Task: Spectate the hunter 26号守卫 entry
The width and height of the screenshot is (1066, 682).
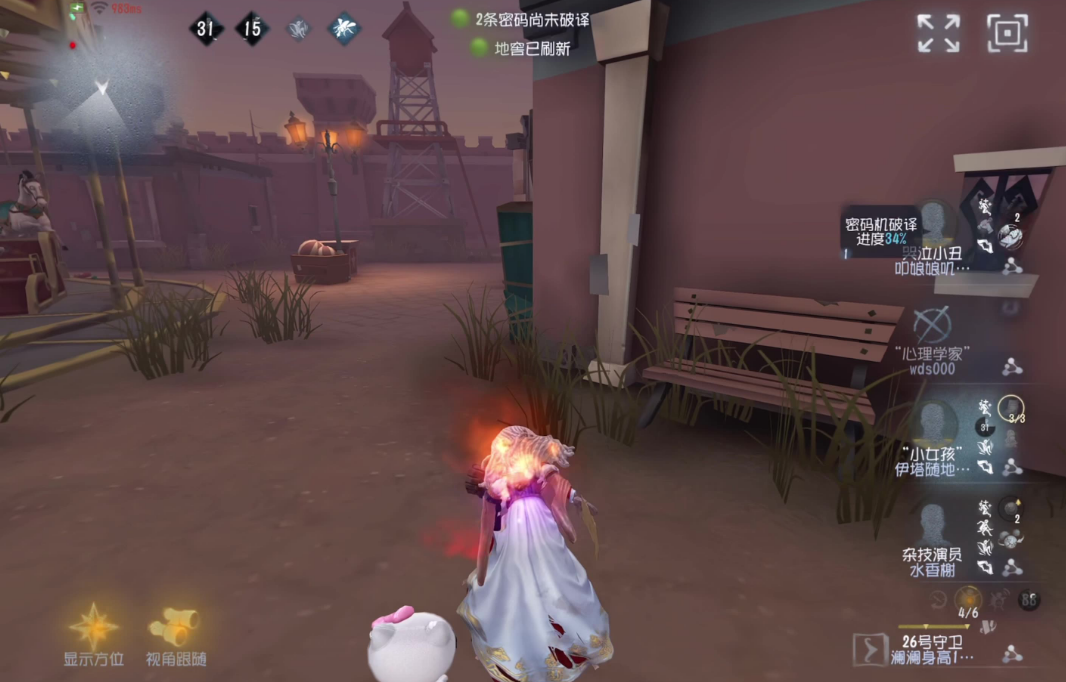Action: pyautogui.click(x=935, y=648)
